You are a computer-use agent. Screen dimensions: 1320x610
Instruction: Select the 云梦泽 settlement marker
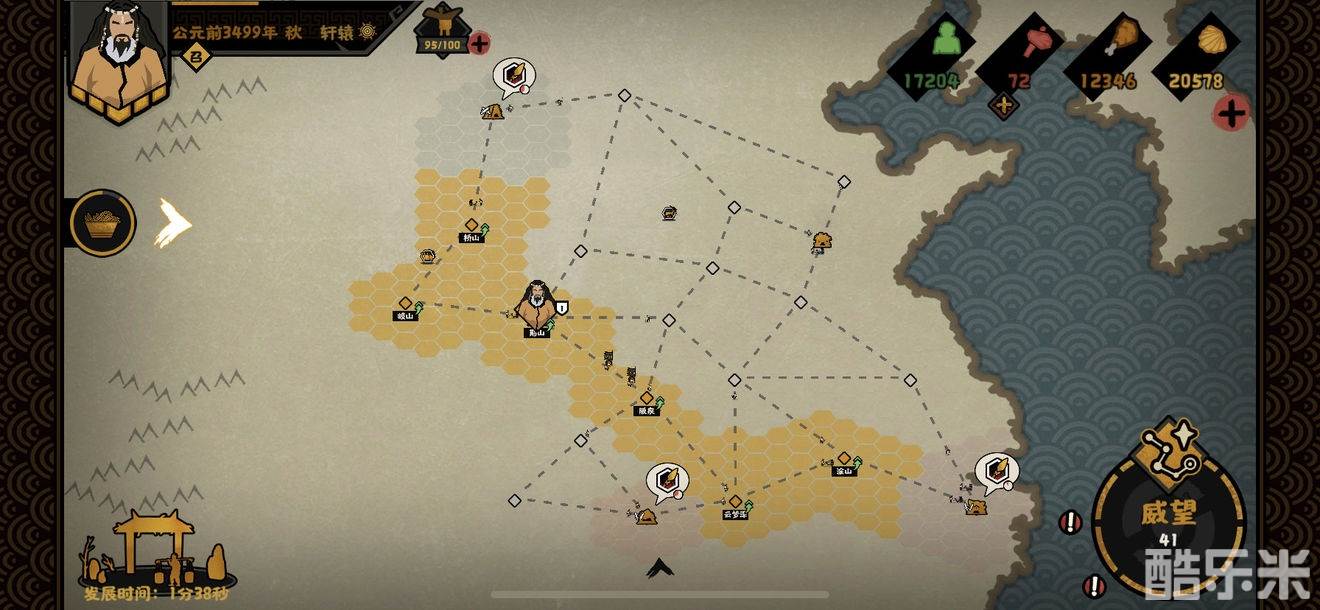pyautogui.click(x=736, y=504)
